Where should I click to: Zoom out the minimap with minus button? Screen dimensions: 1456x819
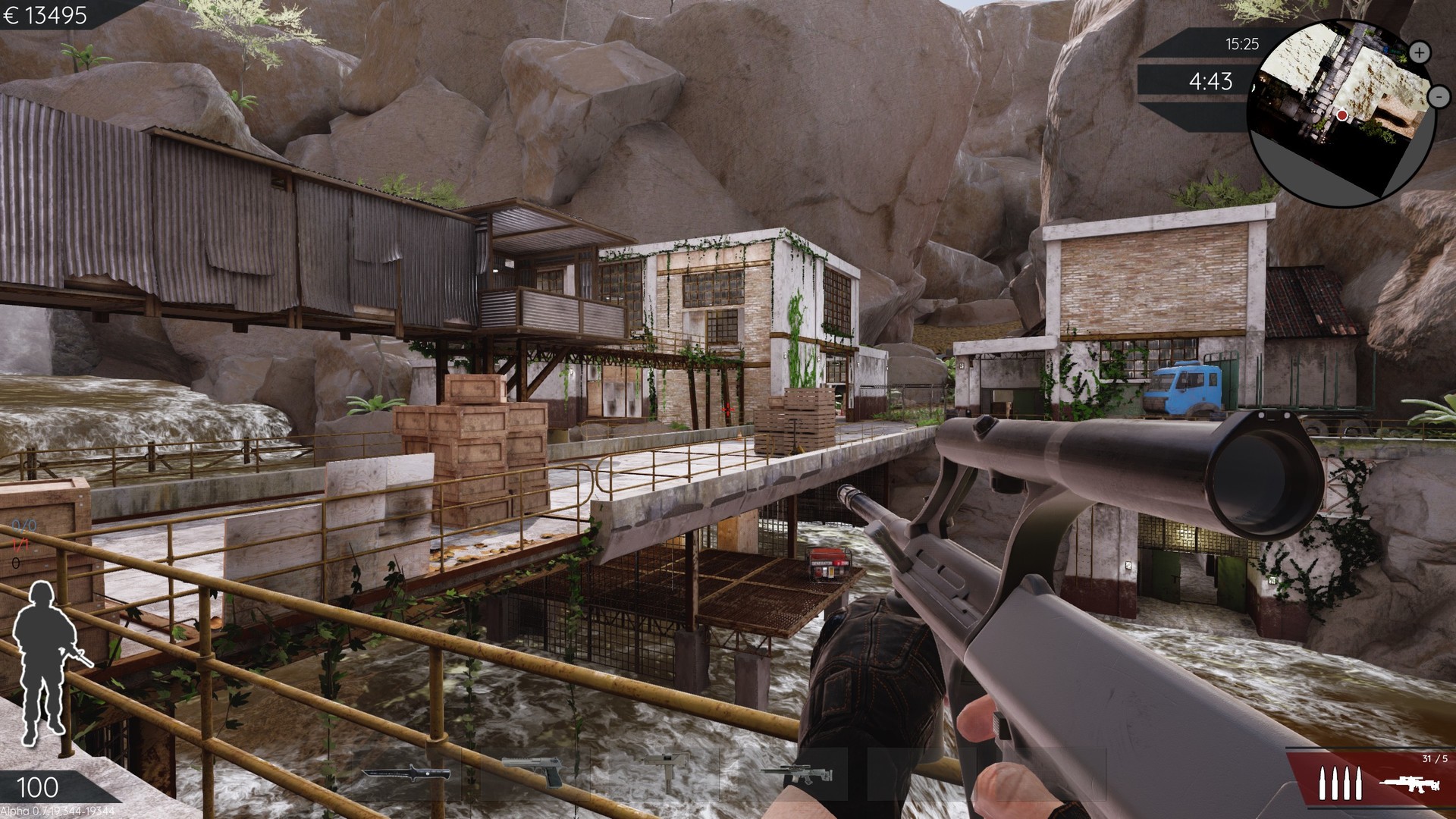tap(1439, 96)
